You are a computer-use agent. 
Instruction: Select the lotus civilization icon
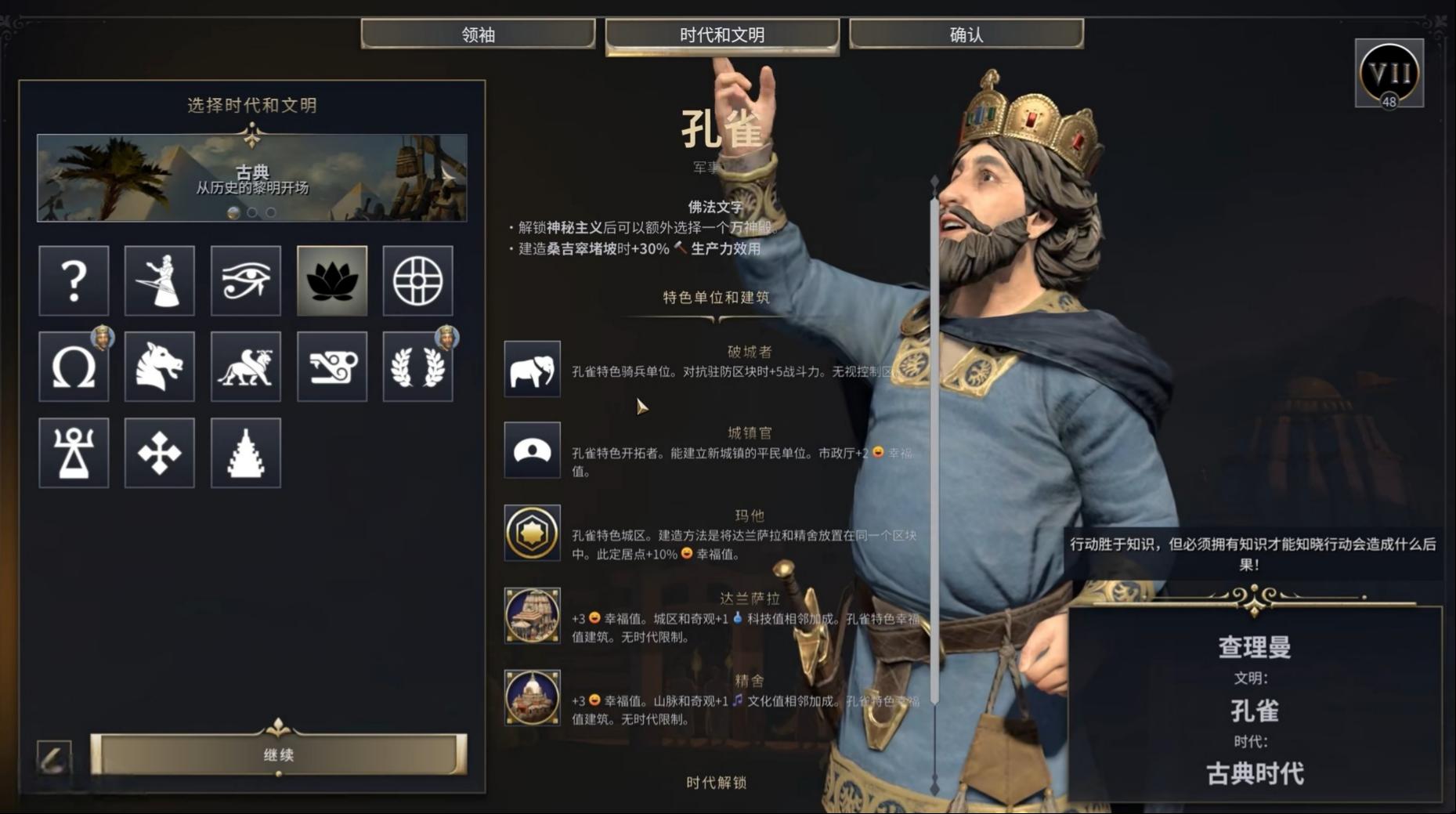[x=331, y=280]
